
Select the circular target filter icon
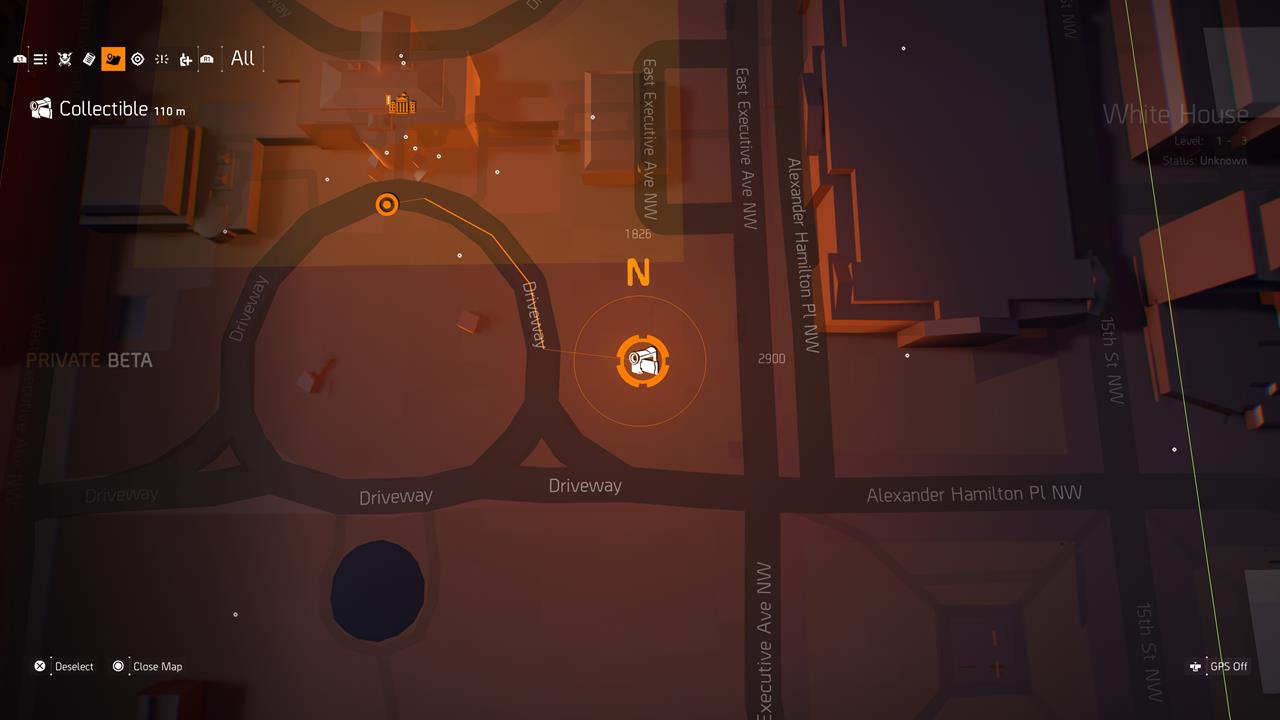(138, 58)
